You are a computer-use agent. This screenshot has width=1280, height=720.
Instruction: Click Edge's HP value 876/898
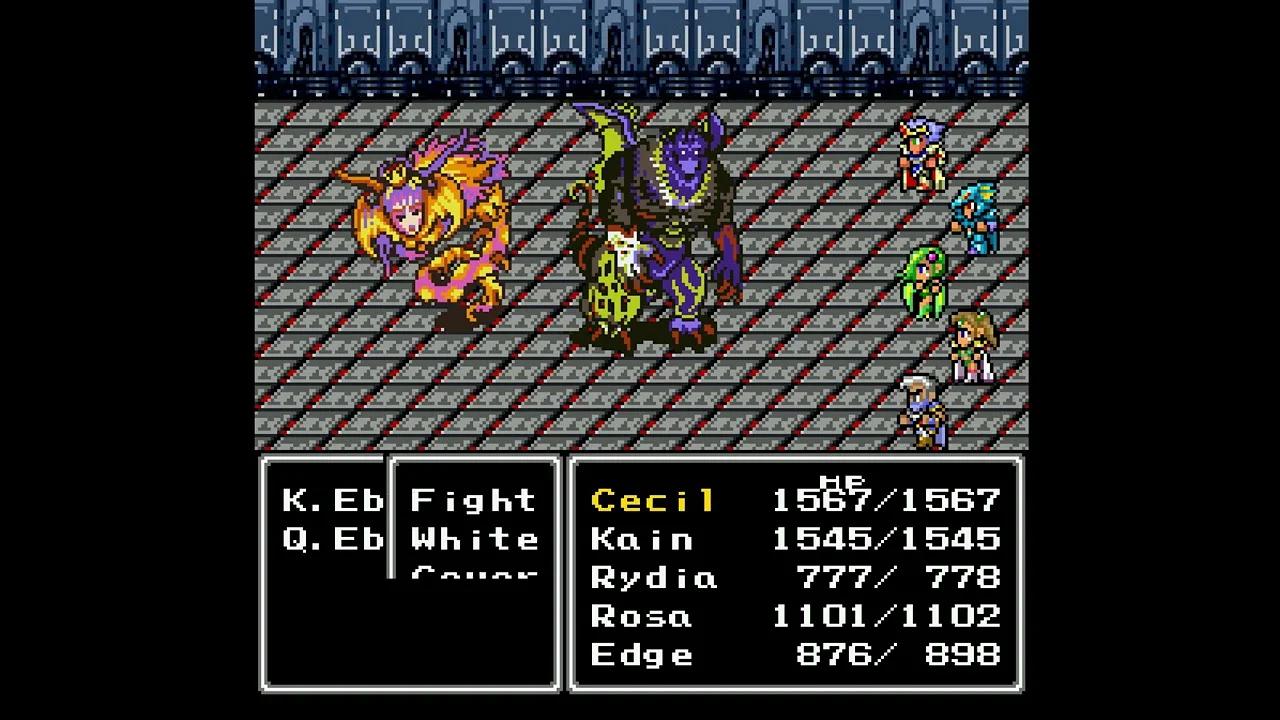pos(900,655)
